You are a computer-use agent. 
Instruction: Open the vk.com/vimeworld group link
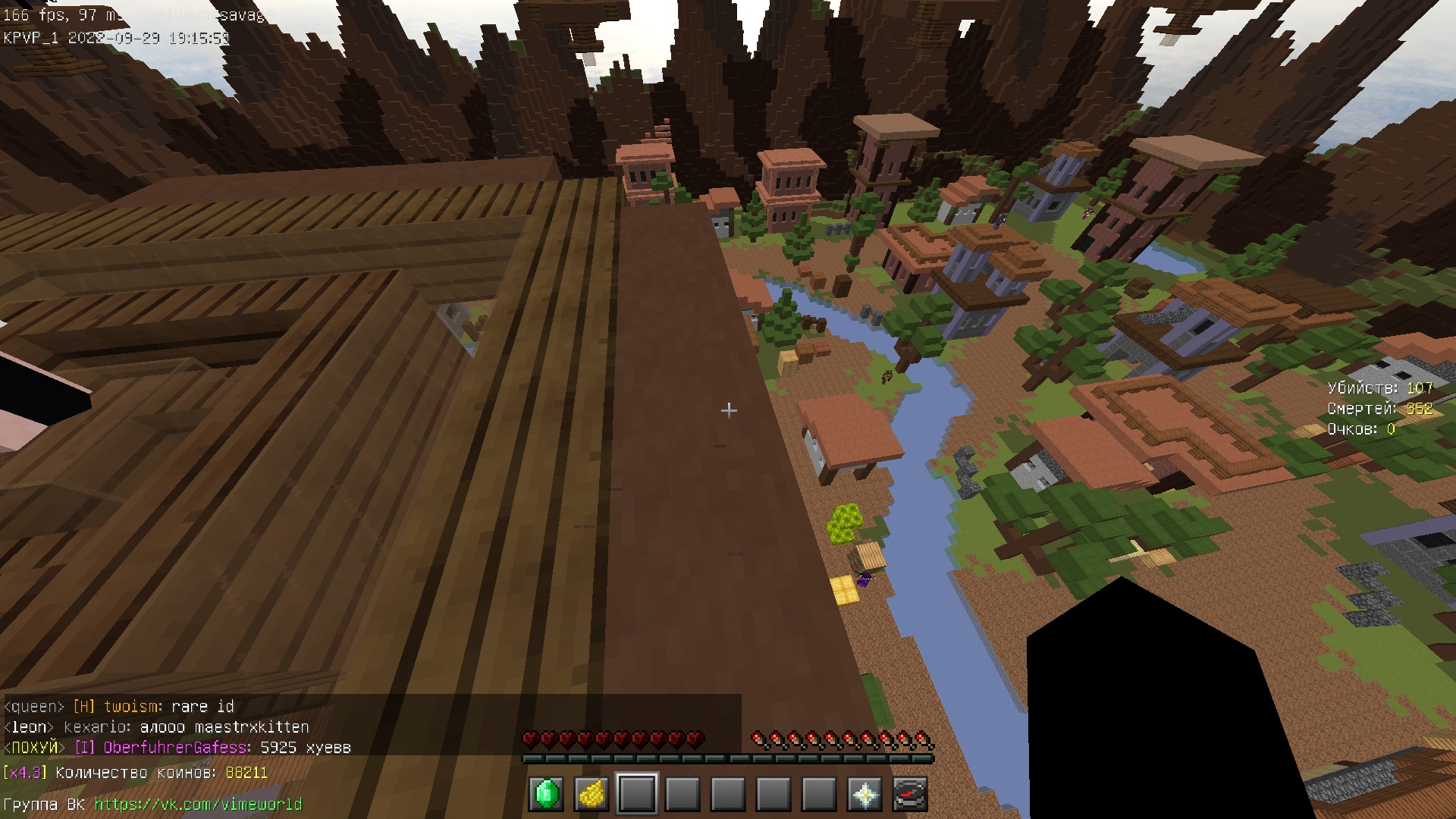coord(198,804)
